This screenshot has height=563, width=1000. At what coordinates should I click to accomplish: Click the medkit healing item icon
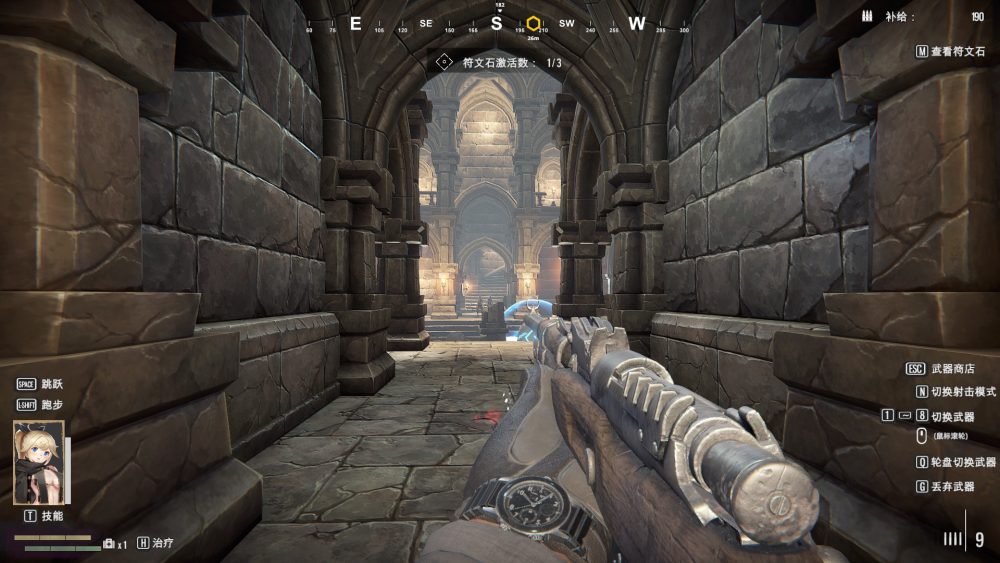tap(109, 543)
